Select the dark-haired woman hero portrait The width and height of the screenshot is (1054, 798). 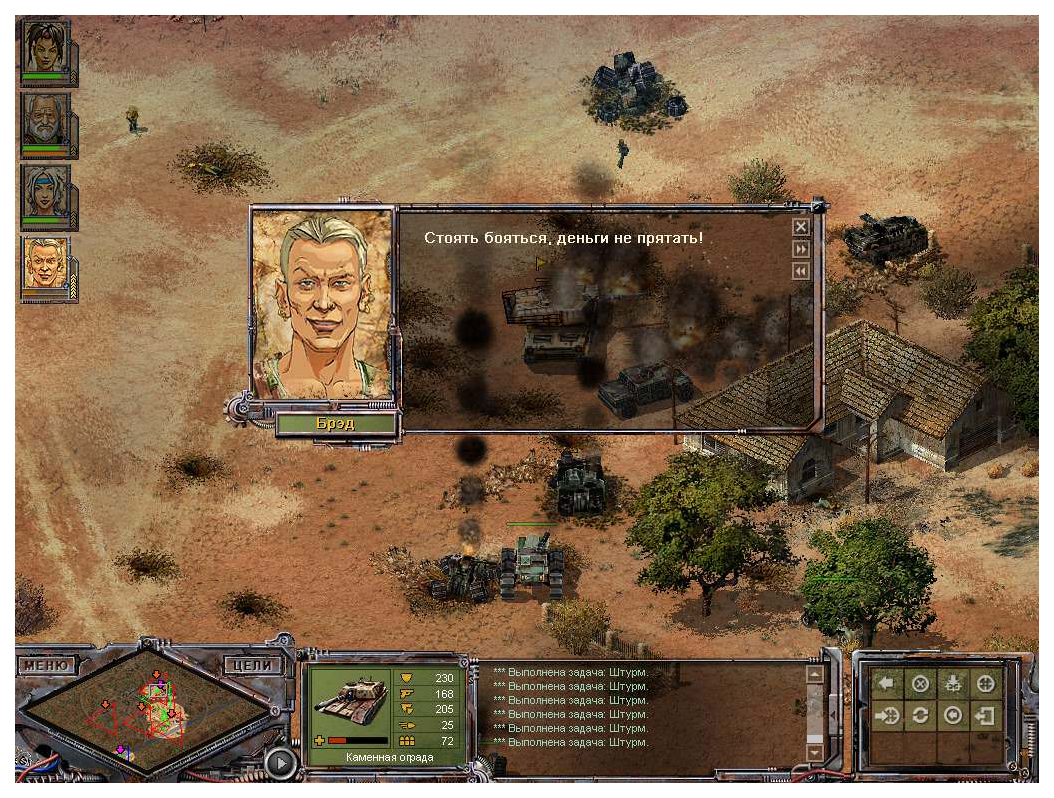point(45,50)
